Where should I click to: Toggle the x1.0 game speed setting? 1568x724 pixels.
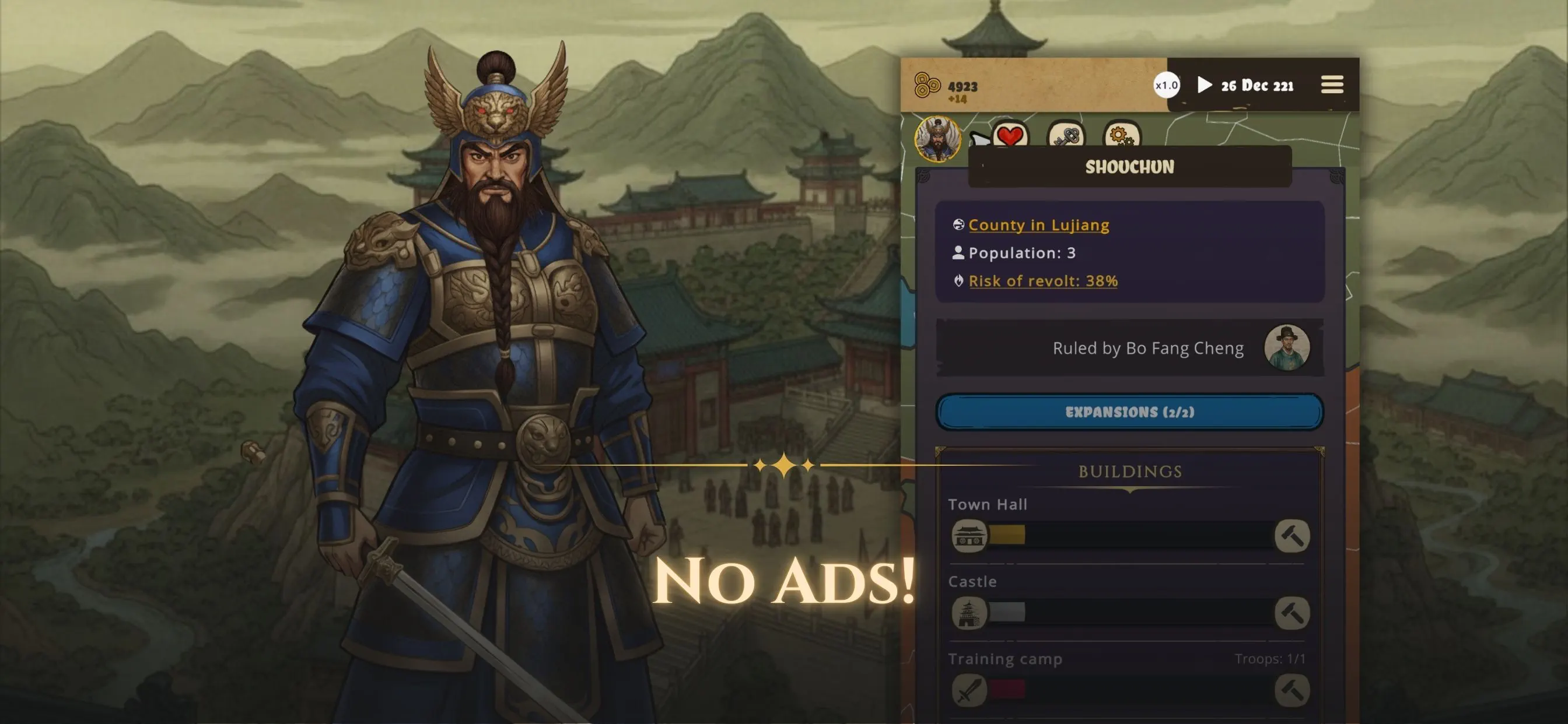pyautogui.click(x=1167, y=85)
